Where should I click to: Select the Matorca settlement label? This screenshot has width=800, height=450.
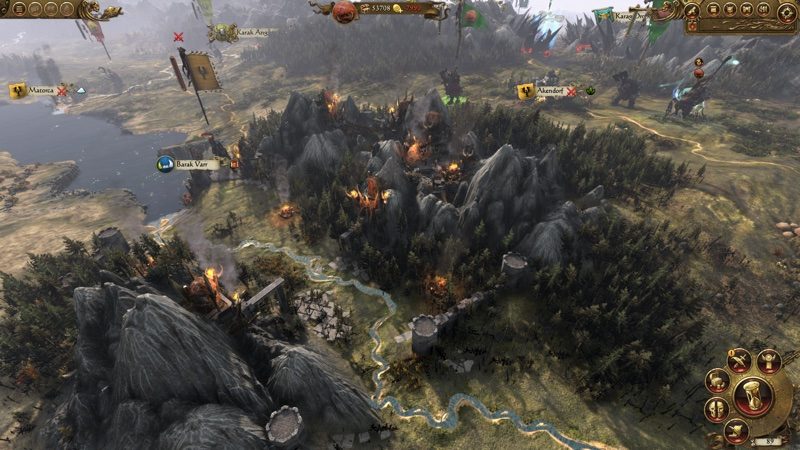41,91
